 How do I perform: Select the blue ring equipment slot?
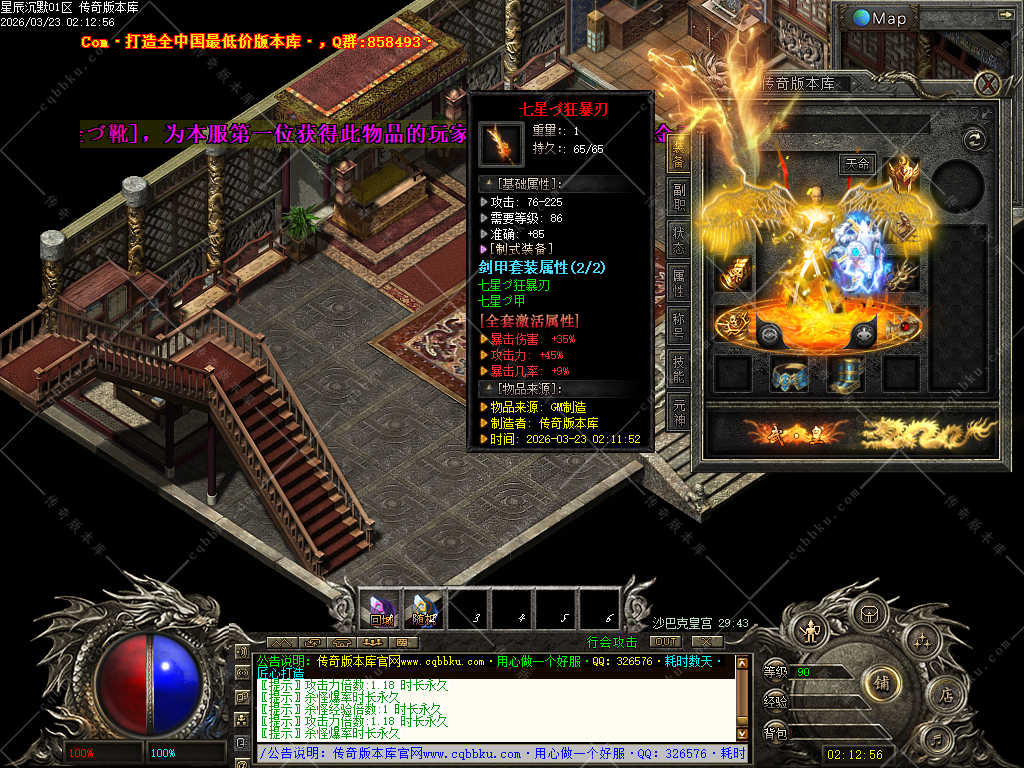[789, 374]
